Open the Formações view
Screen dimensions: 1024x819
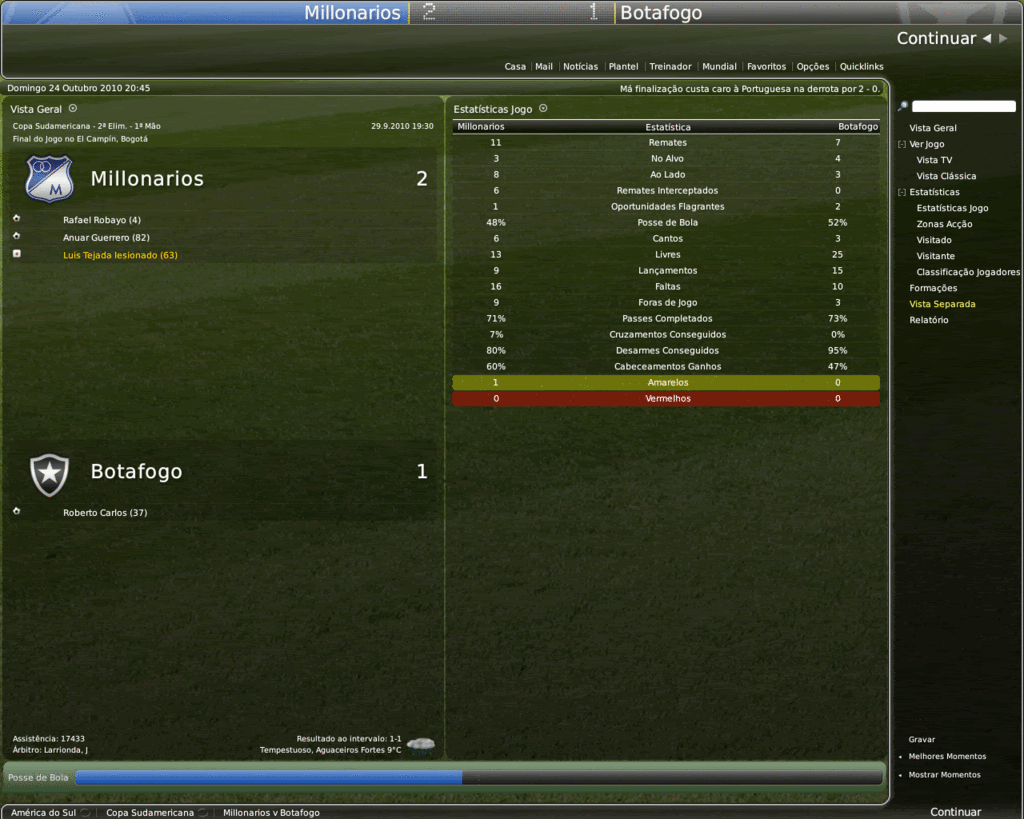[933, 288]
